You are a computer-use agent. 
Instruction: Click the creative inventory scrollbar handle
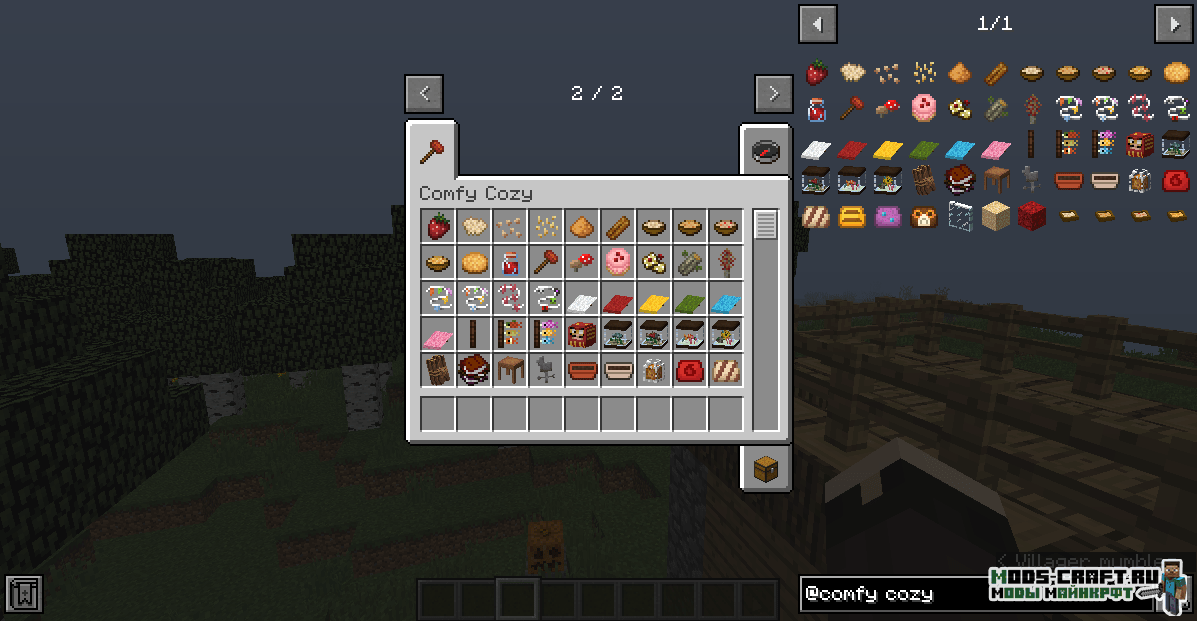766,225
